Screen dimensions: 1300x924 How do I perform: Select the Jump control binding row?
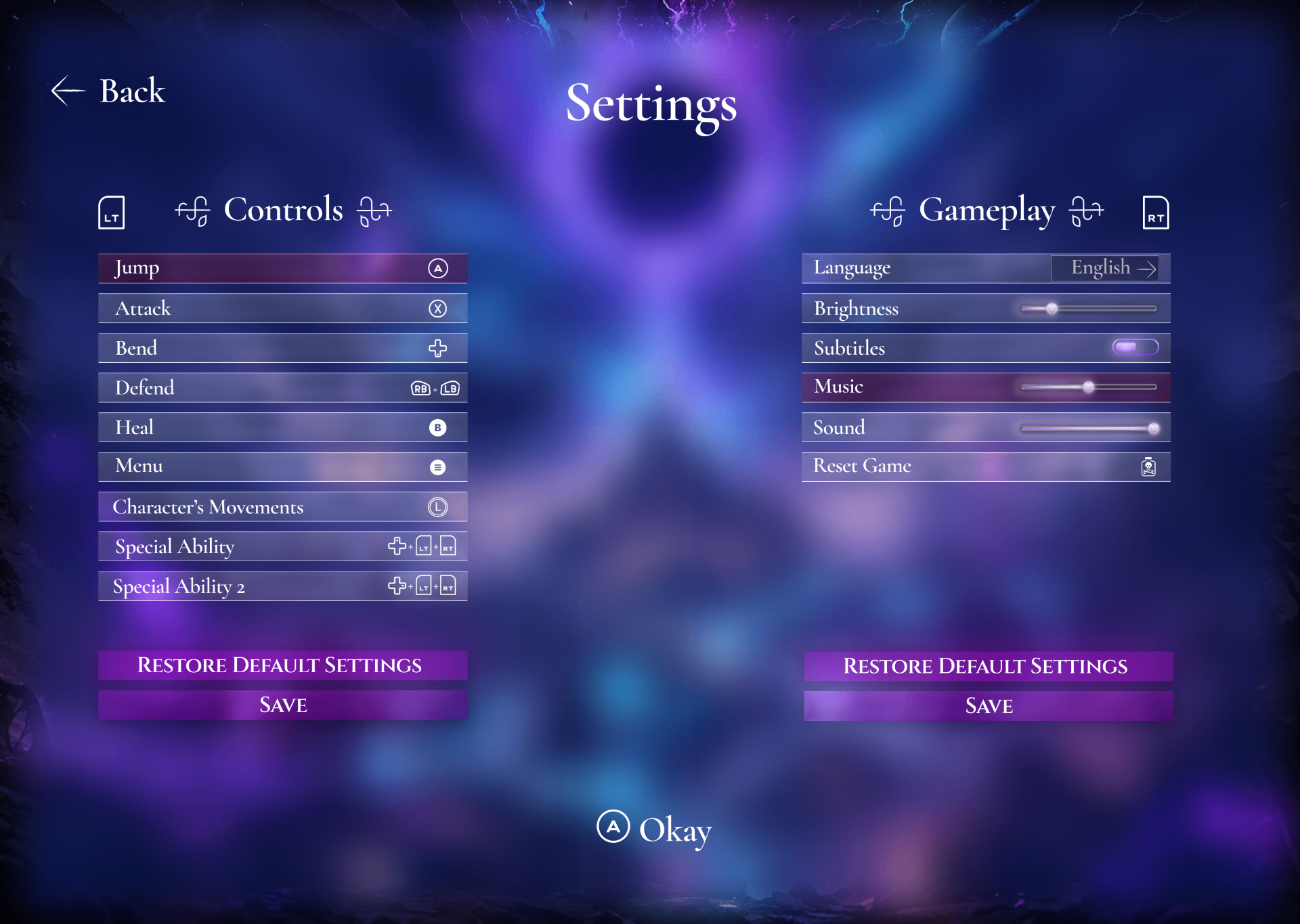coord(282,269)
